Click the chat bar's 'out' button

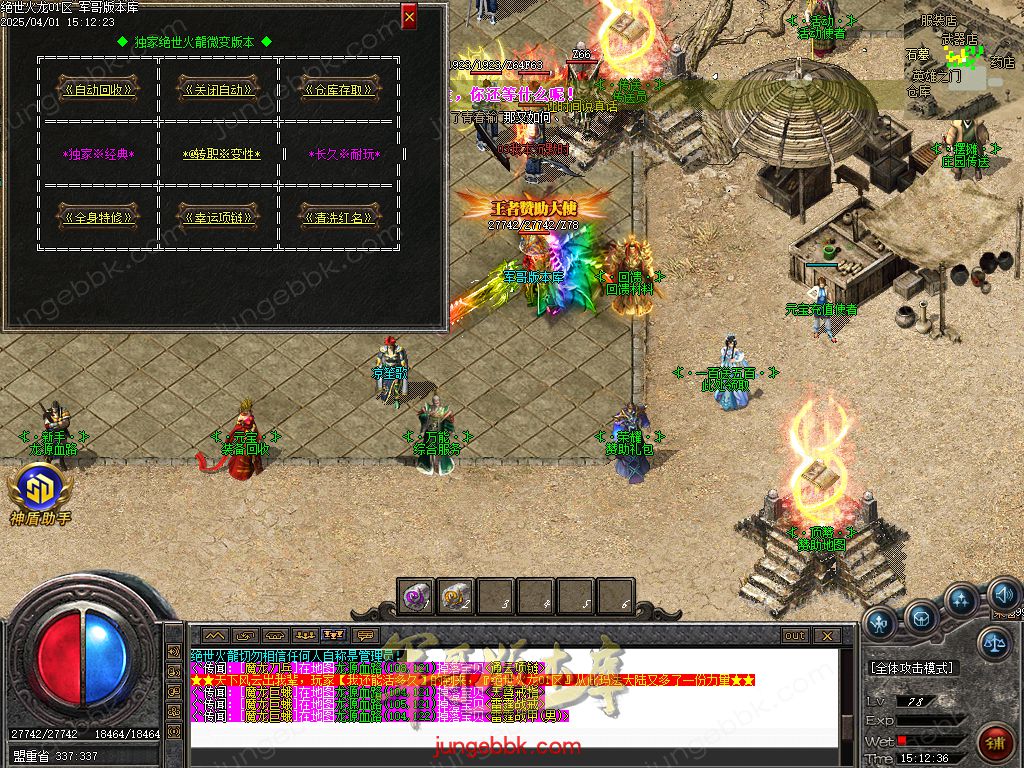[795, 635]
